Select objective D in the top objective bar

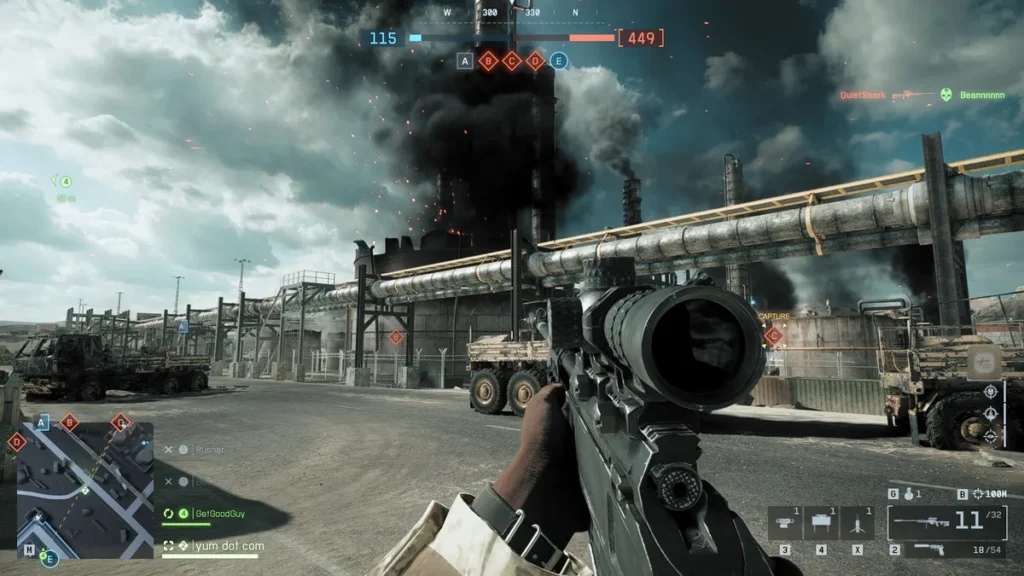click(536, 61)
